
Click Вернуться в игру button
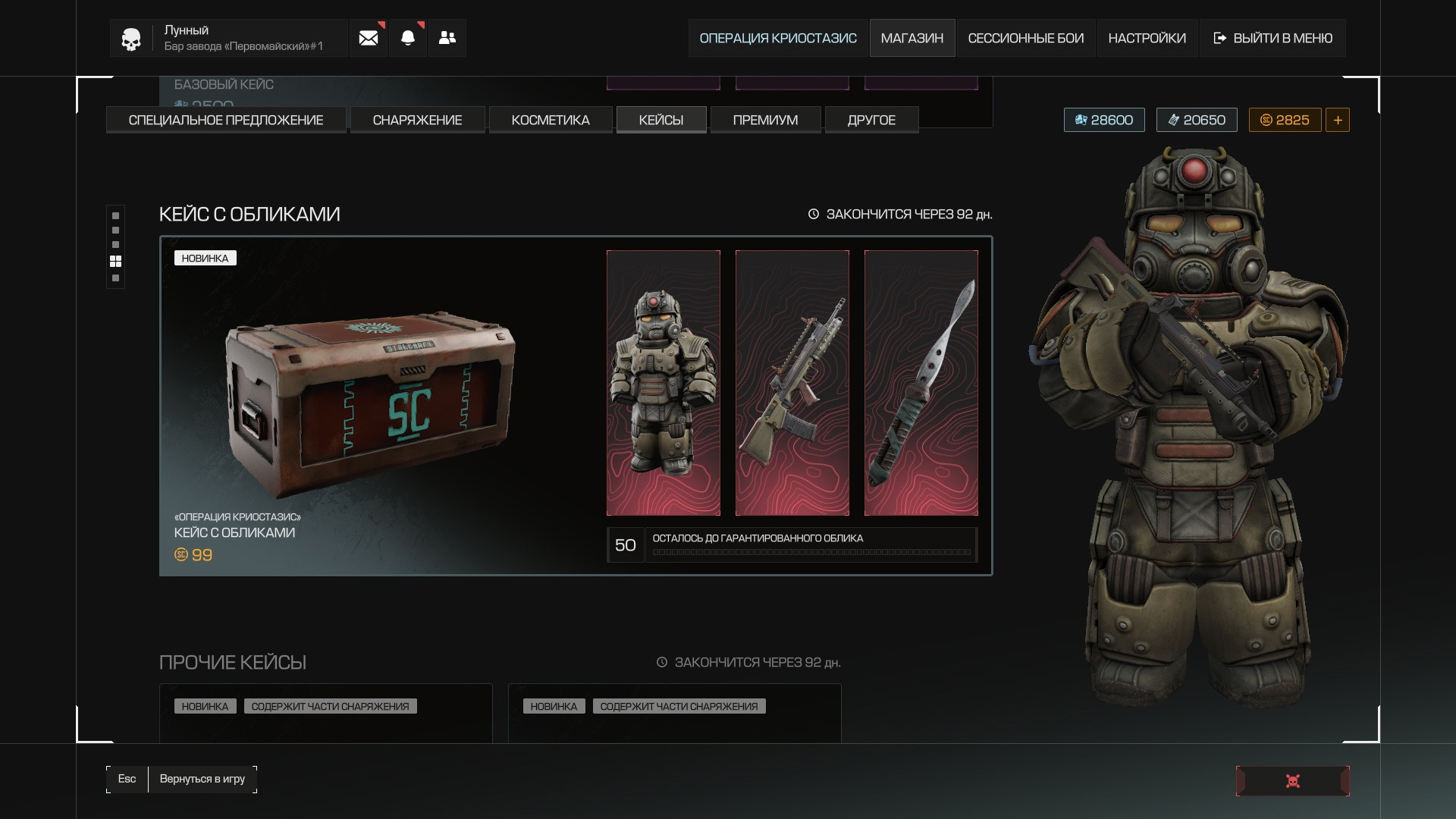click(x=202, y=779)
